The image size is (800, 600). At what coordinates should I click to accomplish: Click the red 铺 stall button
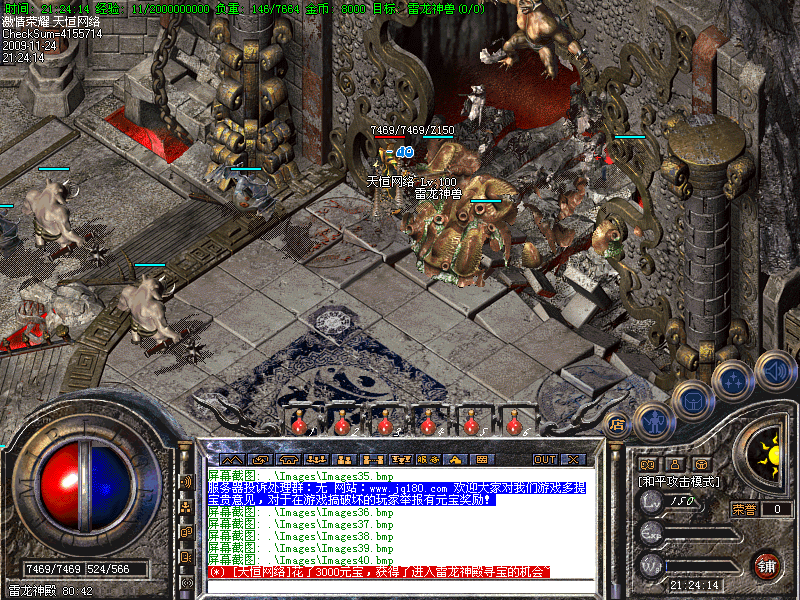coord(767,565)
